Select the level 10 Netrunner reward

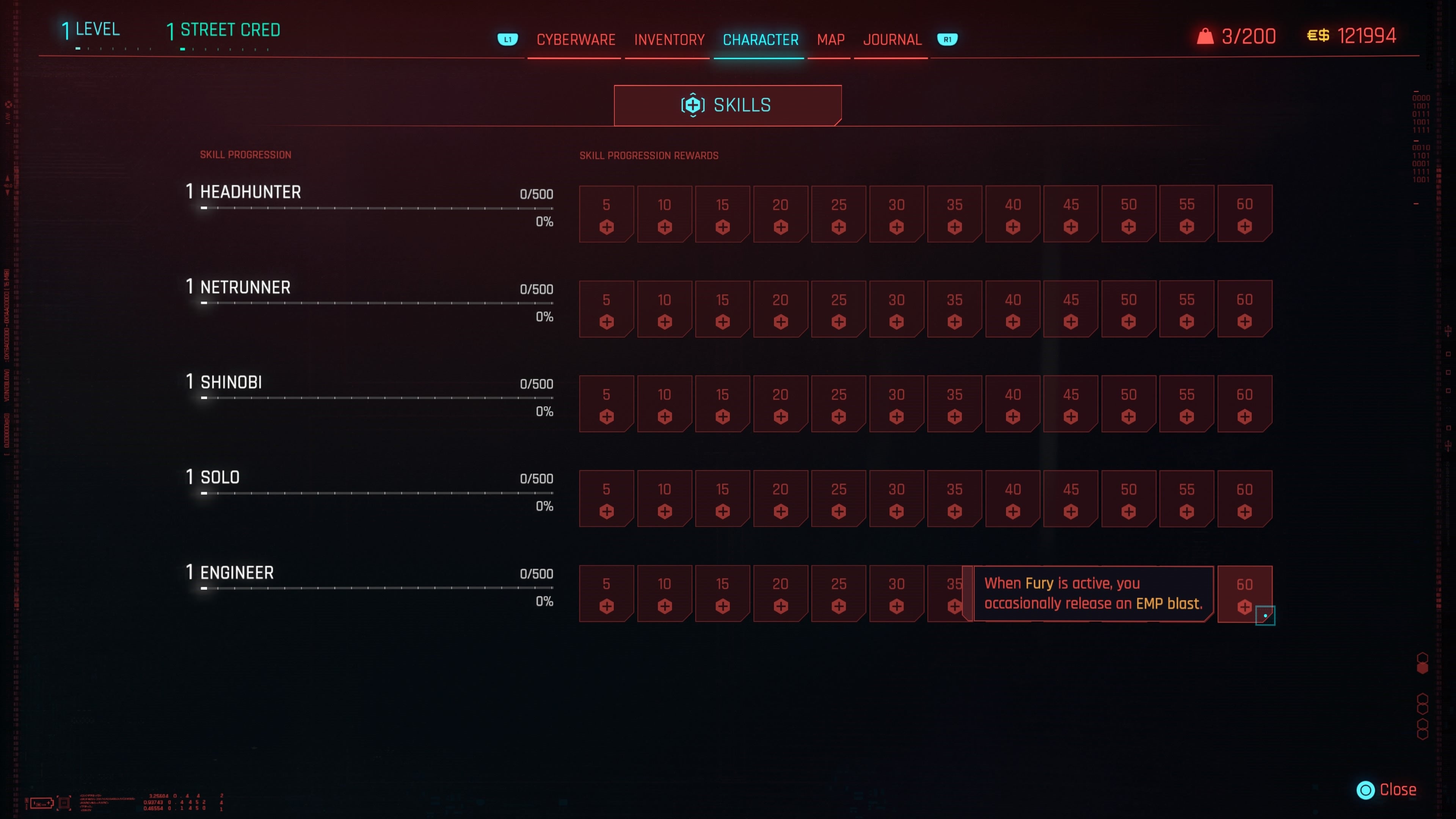point(665,309)
